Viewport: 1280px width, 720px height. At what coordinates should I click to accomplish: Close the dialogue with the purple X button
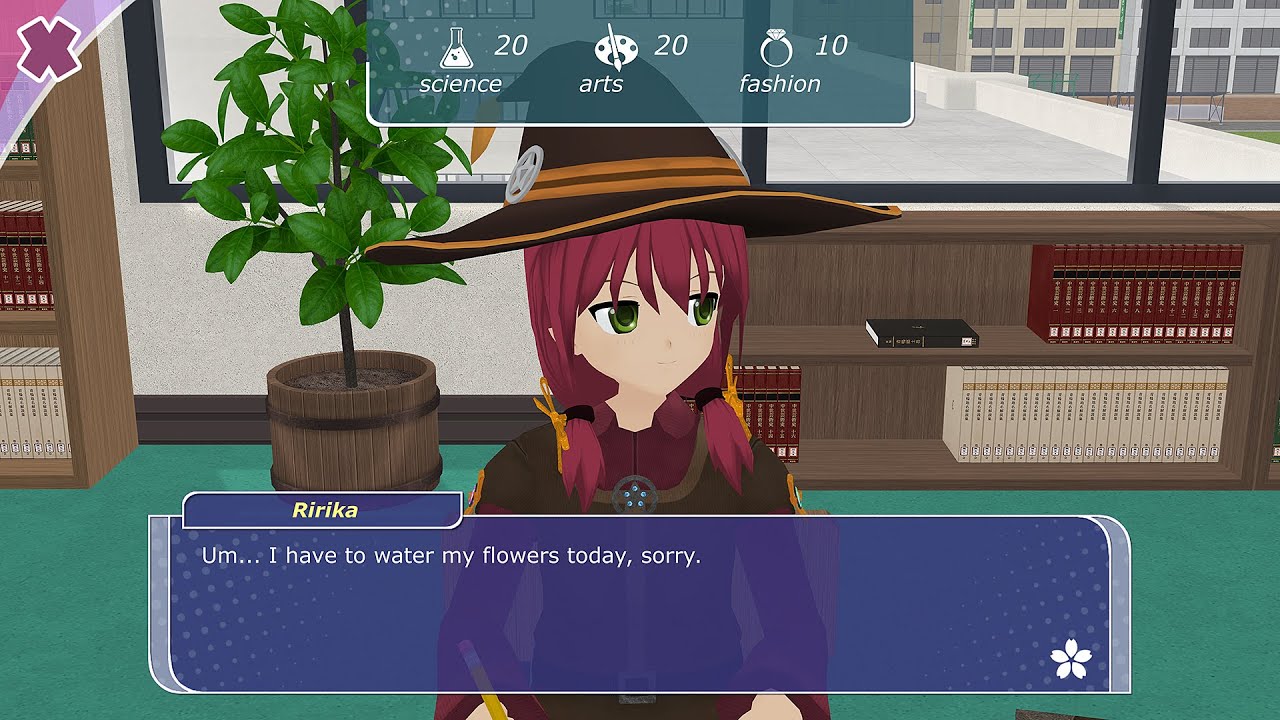coord(48,49)
